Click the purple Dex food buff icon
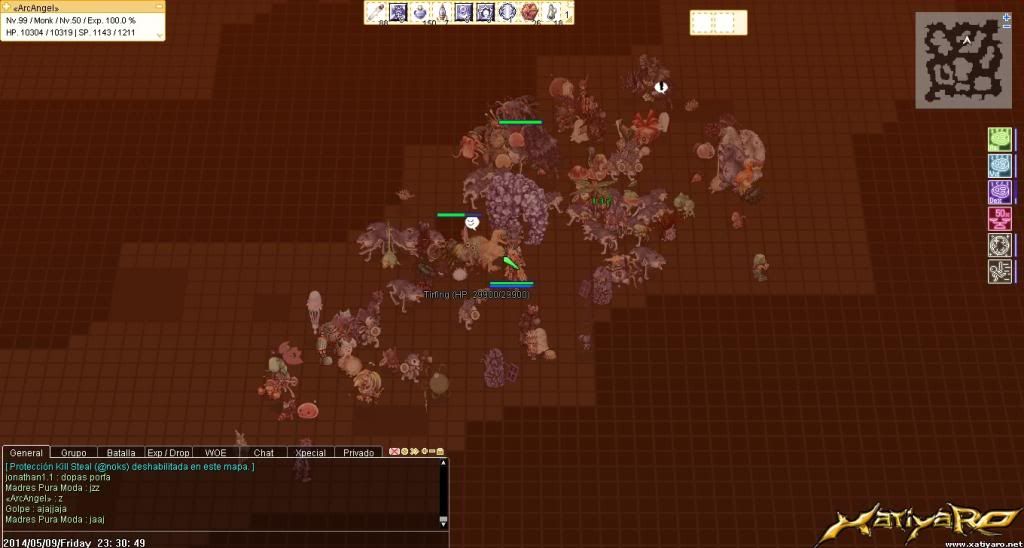 [x=998, y=192]
